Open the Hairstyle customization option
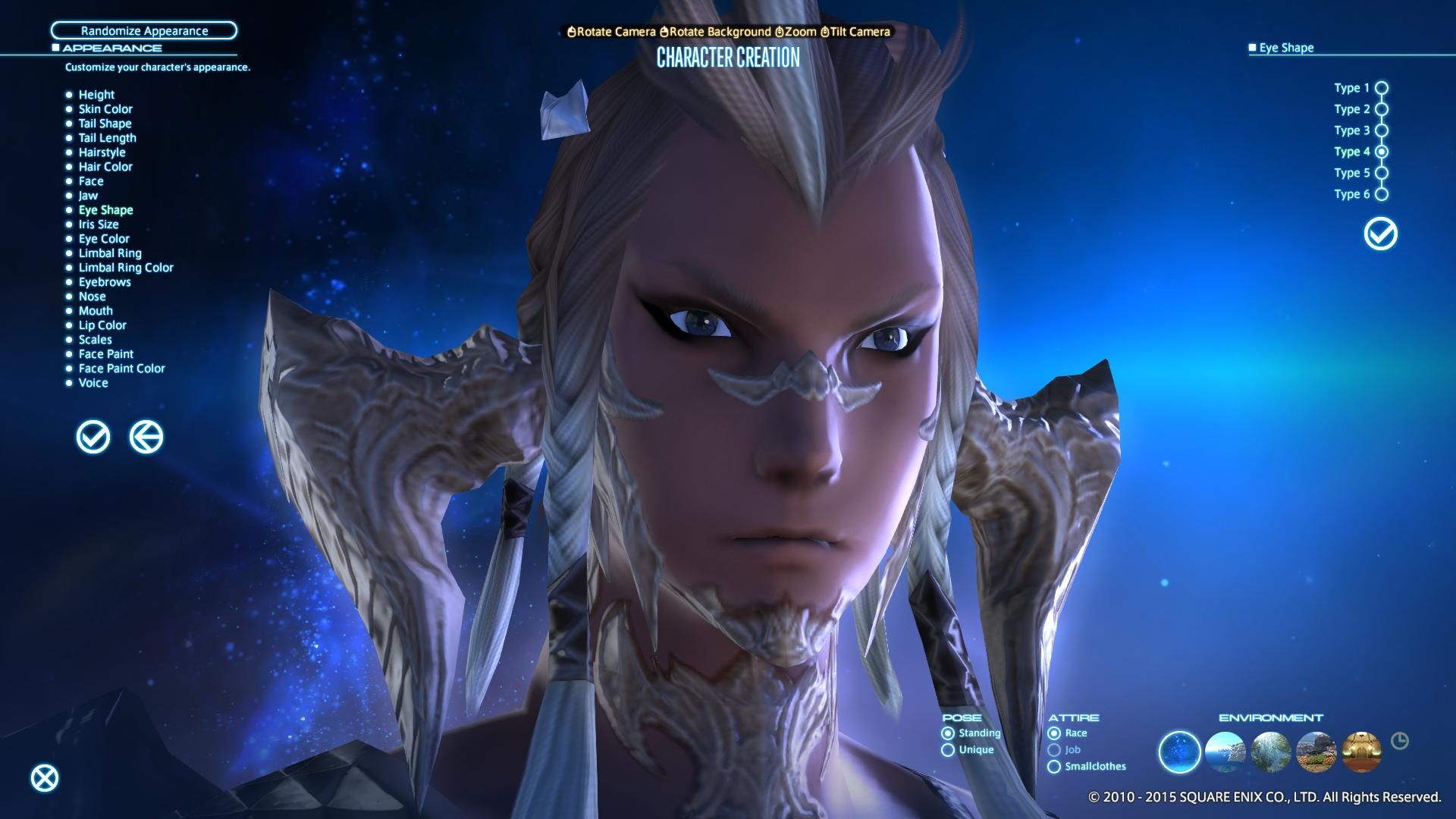Image resolution: width=1456 pixels, height=819 pixels. point(103,152)
